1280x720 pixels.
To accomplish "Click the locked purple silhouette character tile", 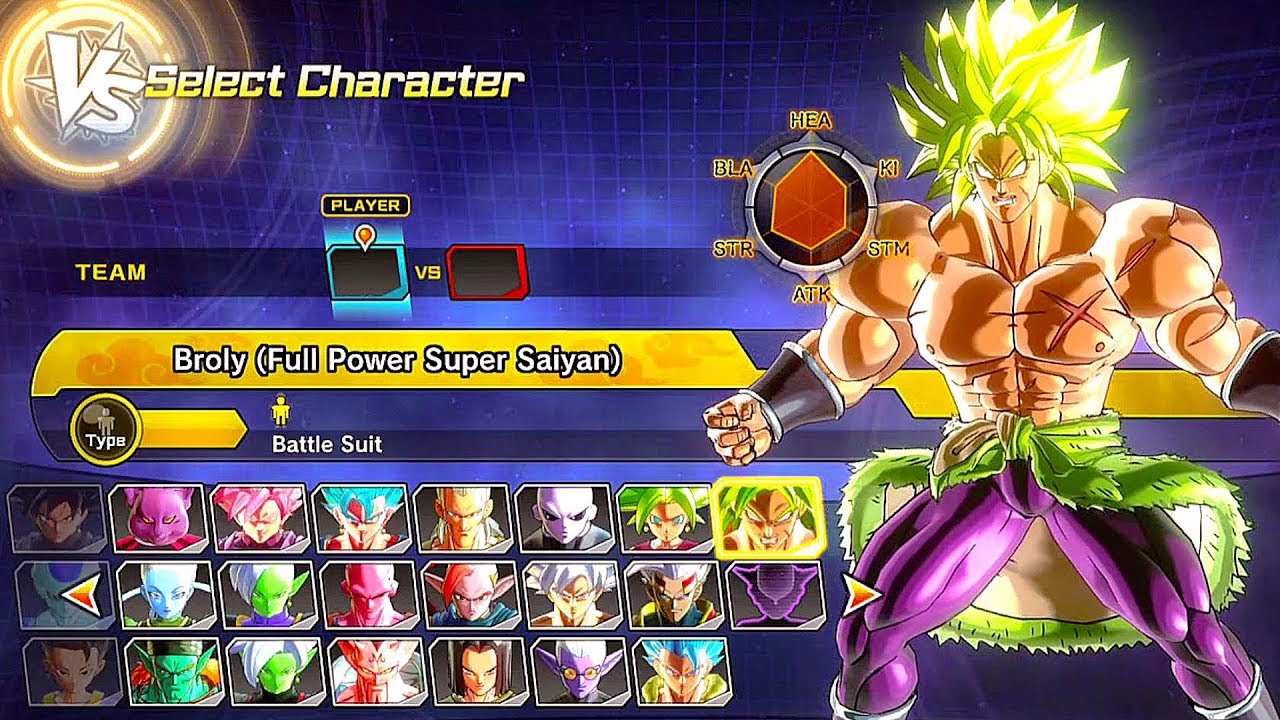I will point(776,594).
